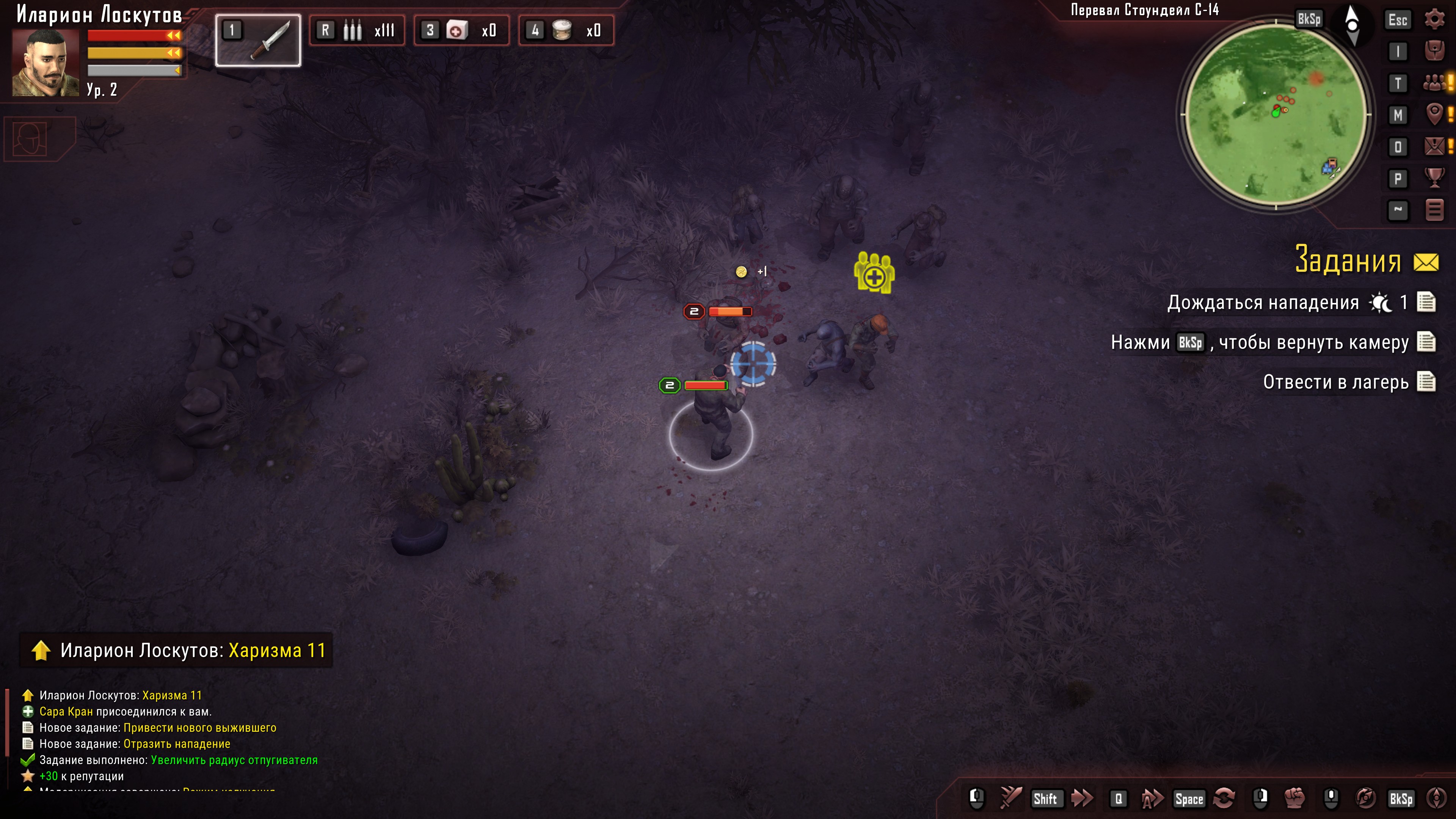Select the knife weapon slot
This screenshot has width=1456, height=819.
point(258,39)
